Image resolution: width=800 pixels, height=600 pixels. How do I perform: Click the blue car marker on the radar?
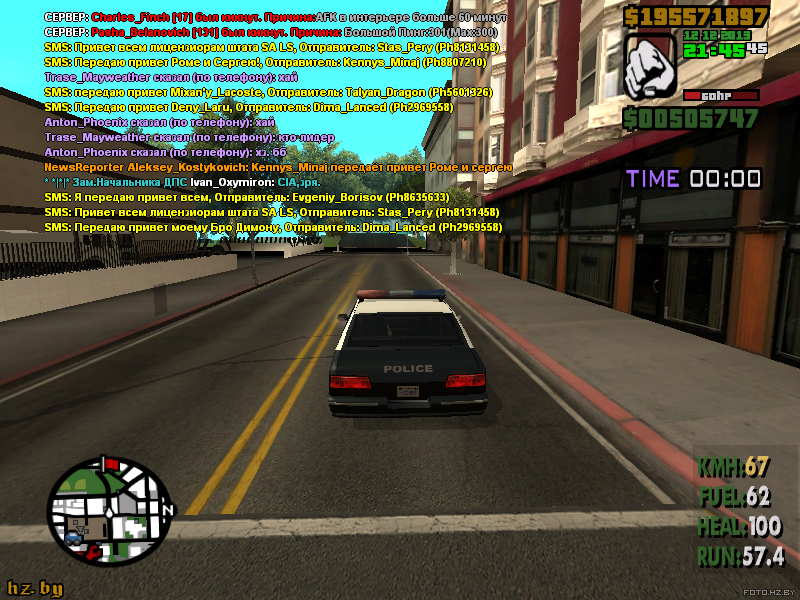pos(74,538)
